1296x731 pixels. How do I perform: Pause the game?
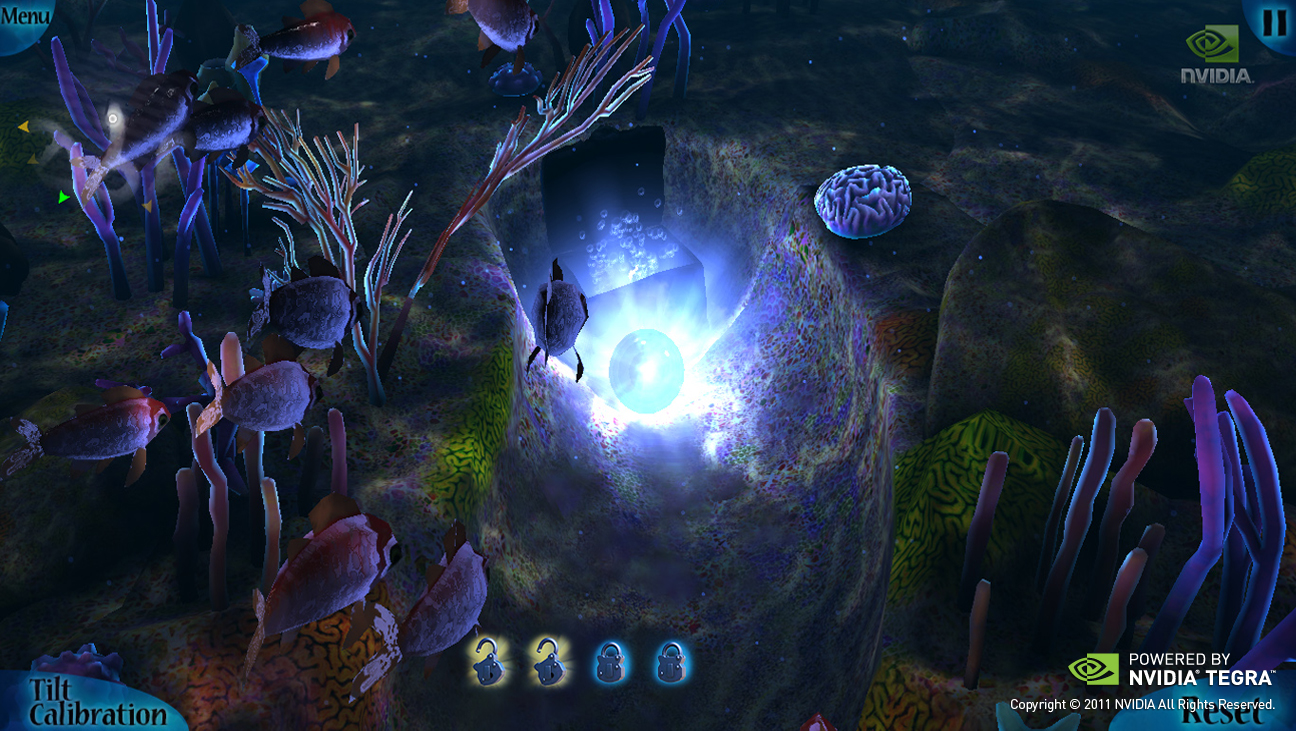click(x=1274, y=22)
